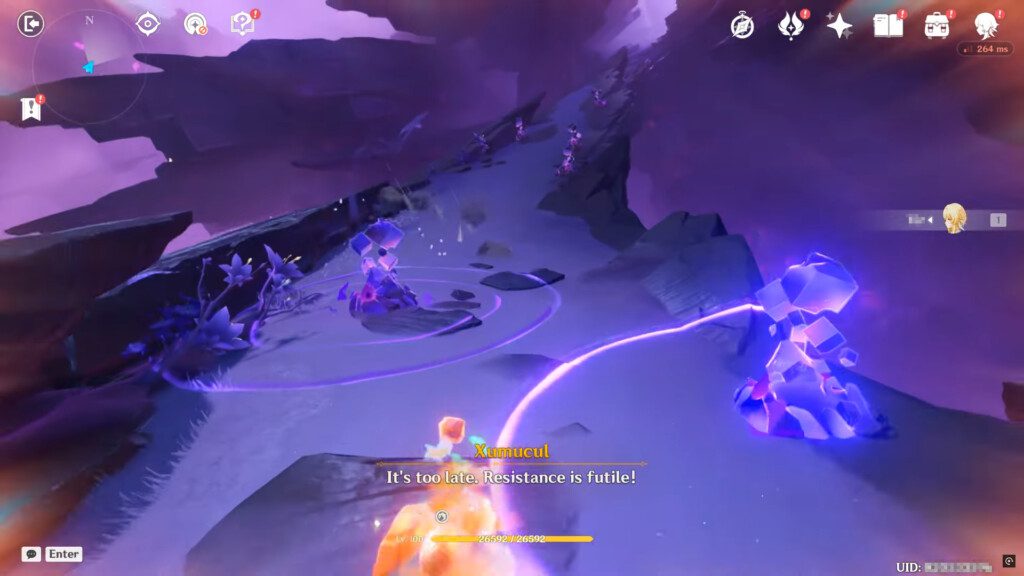Open the question mark tutorial book icon
The height and width of the screenshot is (576, 1024).
pyautogui.click(x=243, y=24)
